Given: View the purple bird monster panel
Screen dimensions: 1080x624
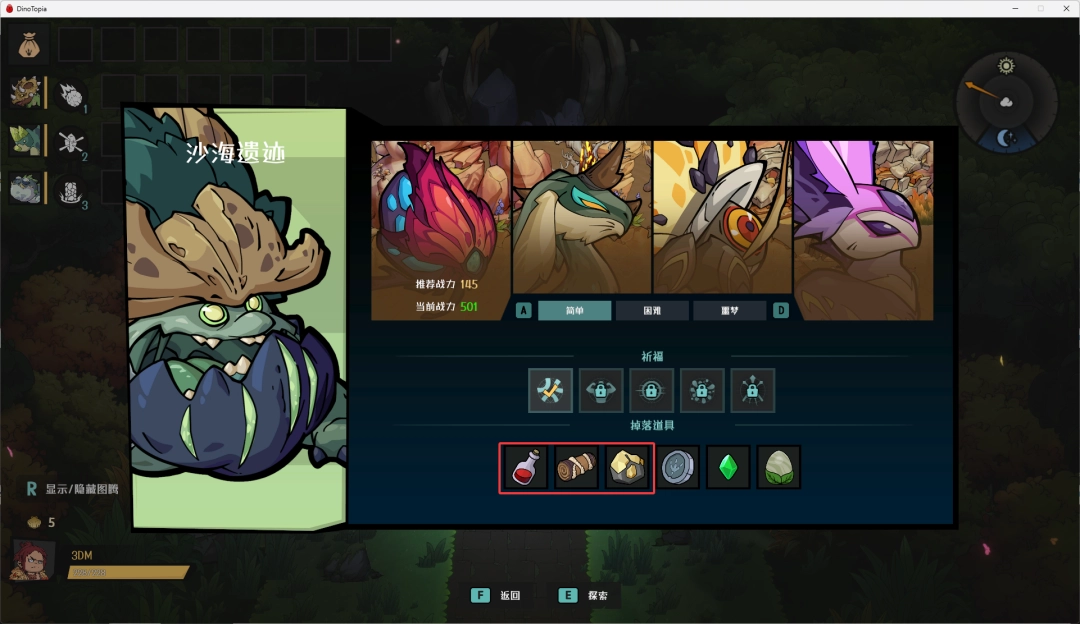Looking at the screenshot, I should (x=862, y=230).
